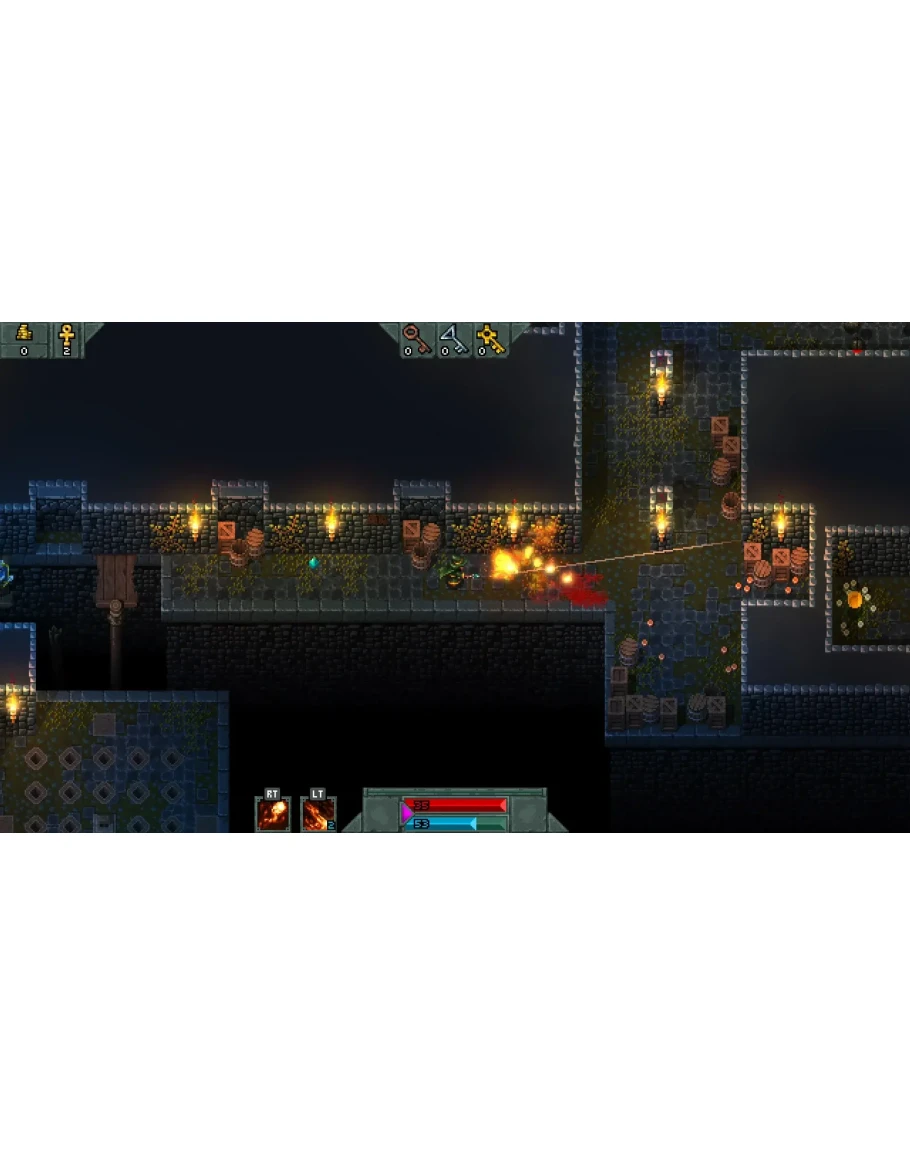The width and height of the screenshot is (910, 1155).
Task: Activate the fireball skill icon
Action: pyautogui.click(x=273, y=813)
